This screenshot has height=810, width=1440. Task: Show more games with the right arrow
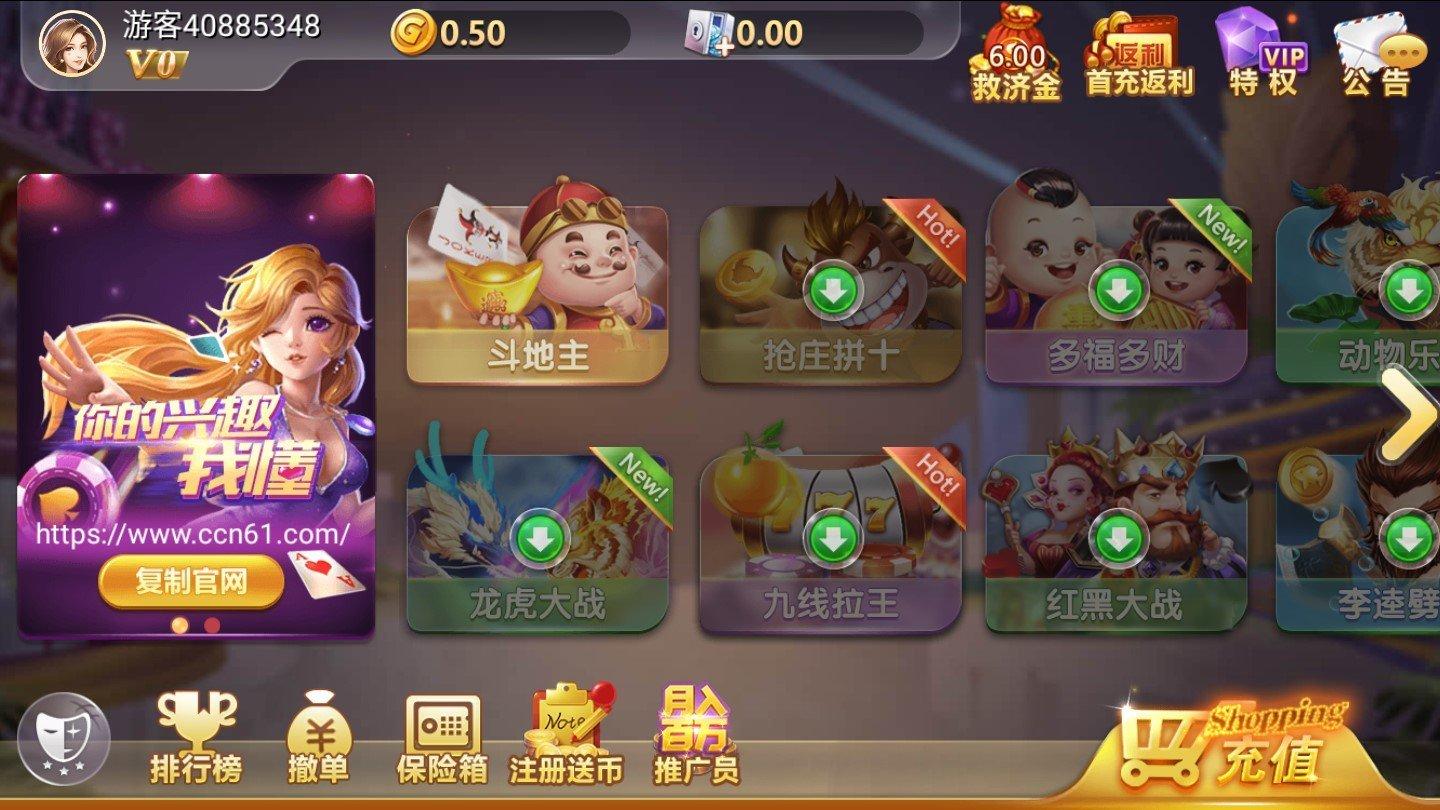1410,413
